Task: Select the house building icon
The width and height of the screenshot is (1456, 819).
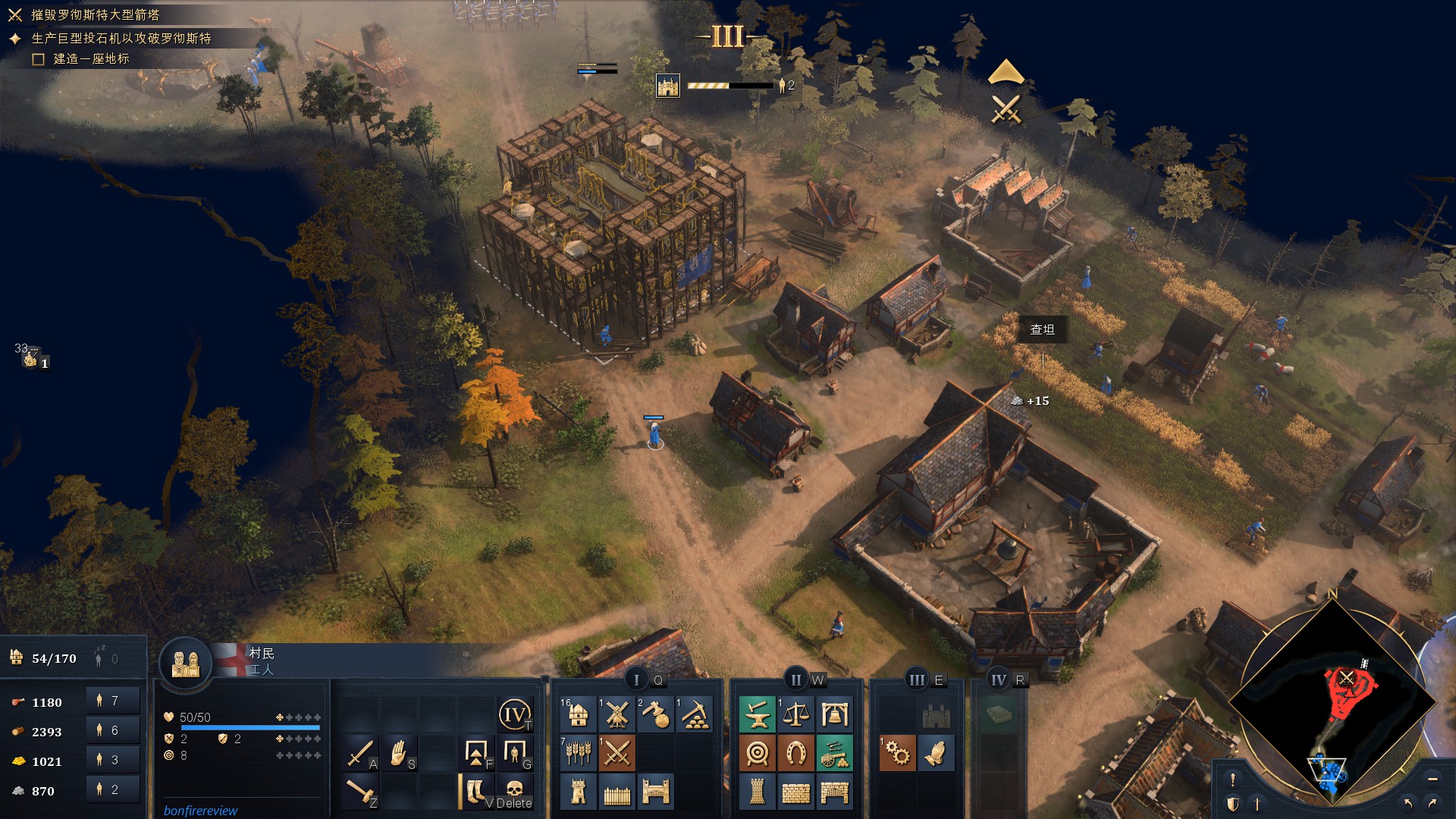Action: [x=578, y=714]
